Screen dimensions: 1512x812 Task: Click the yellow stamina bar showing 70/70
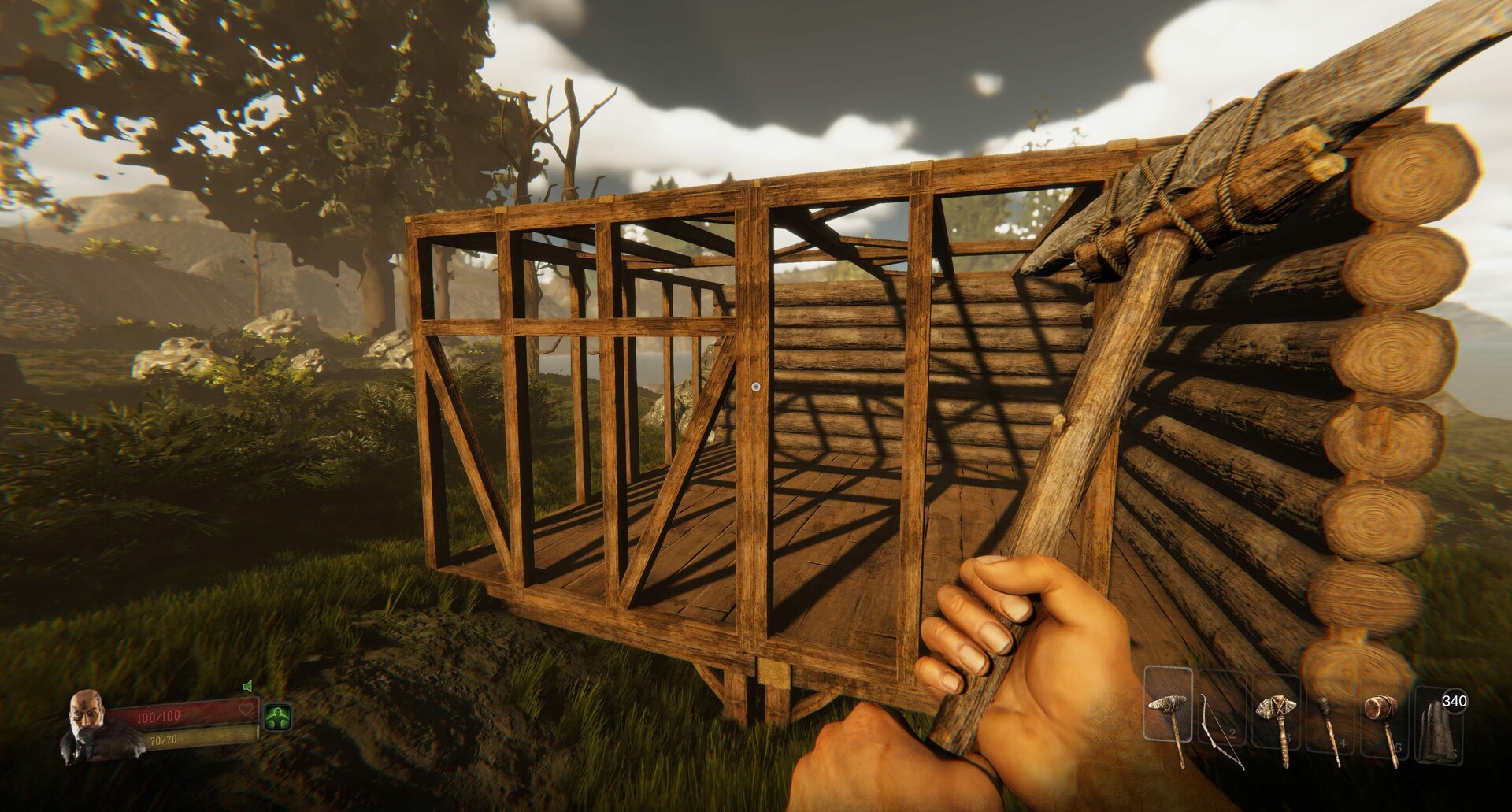[163, 740]
